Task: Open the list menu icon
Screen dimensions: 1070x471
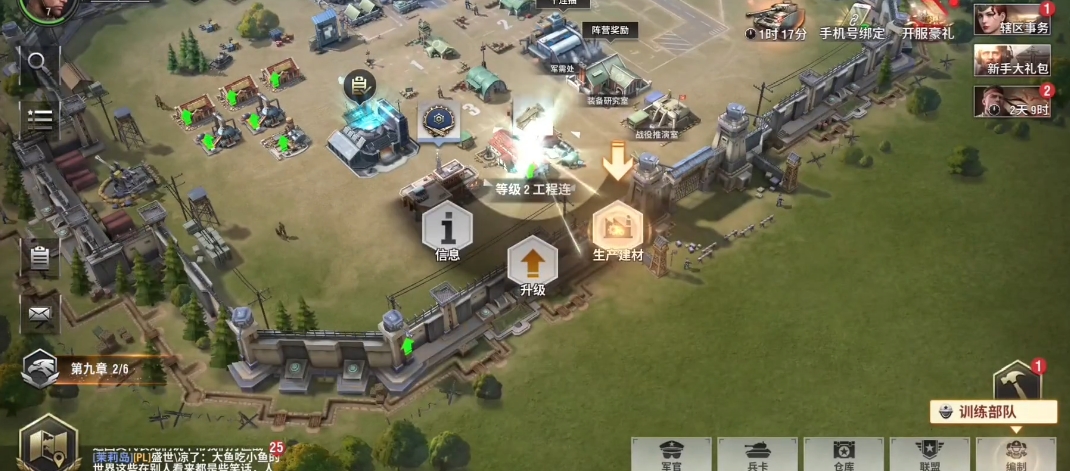Action: click(39, 118)
